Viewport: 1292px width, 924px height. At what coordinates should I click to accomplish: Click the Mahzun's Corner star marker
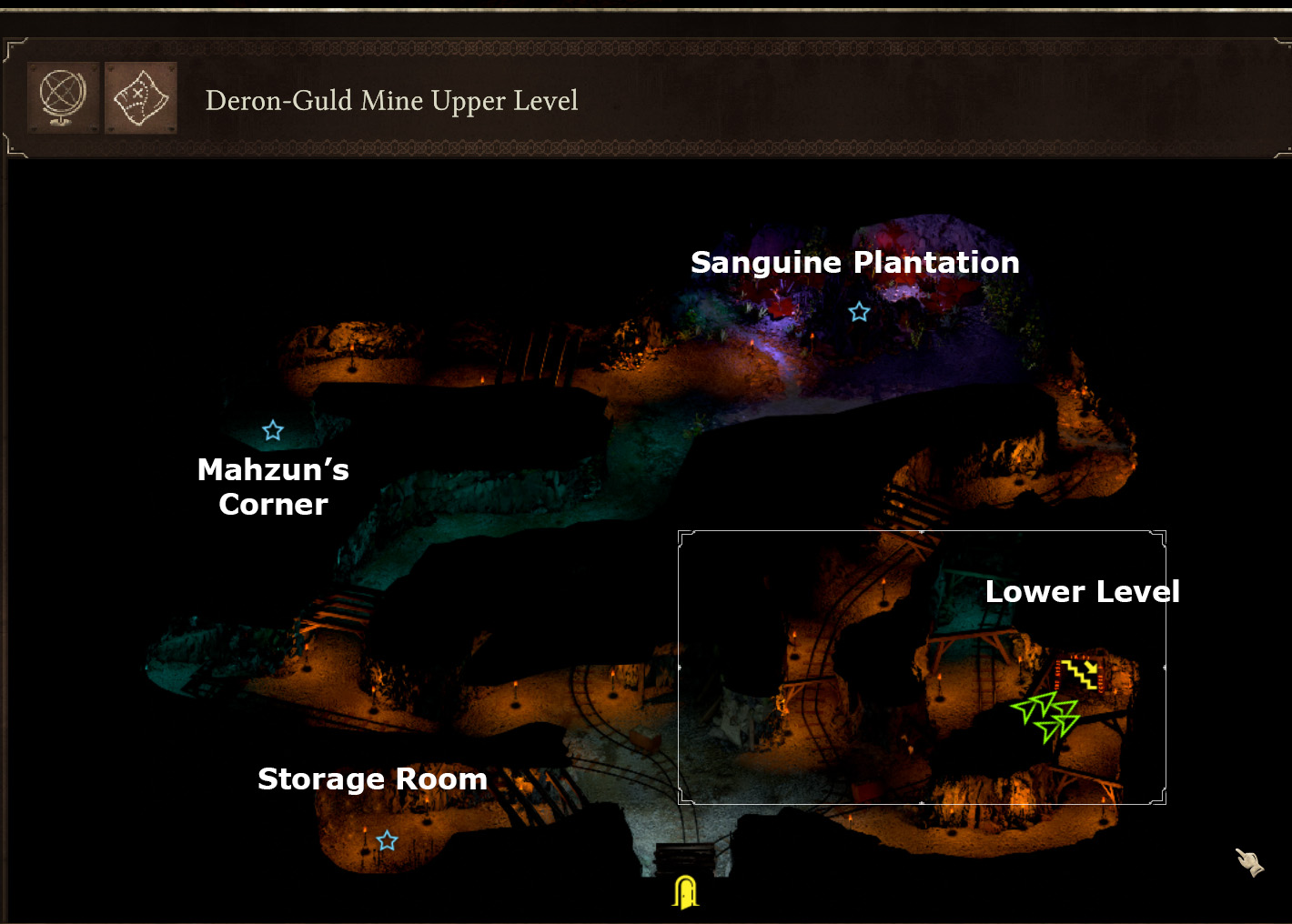coord(272,430)
